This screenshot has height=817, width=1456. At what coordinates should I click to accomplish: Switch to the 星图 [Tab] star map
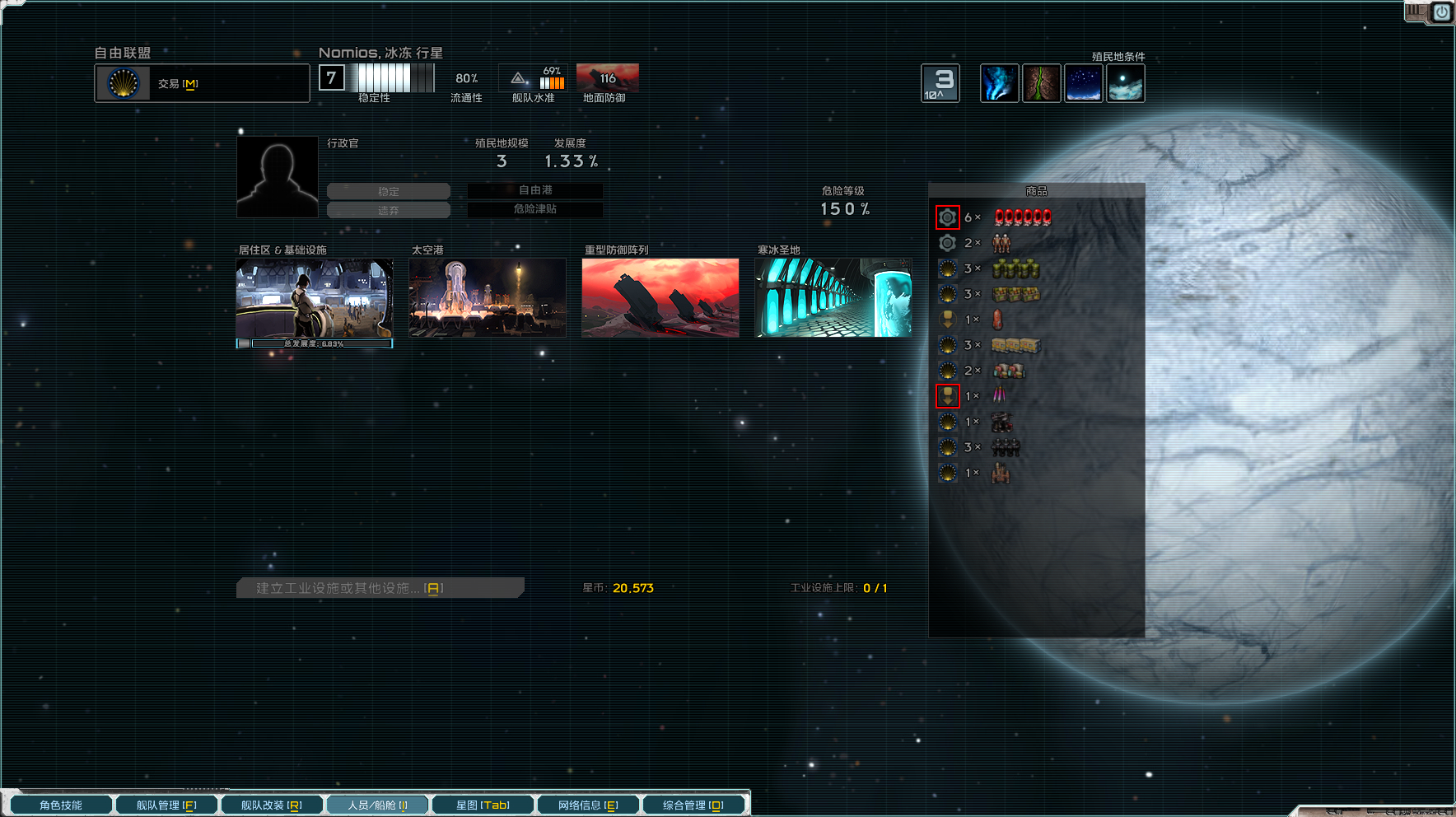(x=482, y=805)
